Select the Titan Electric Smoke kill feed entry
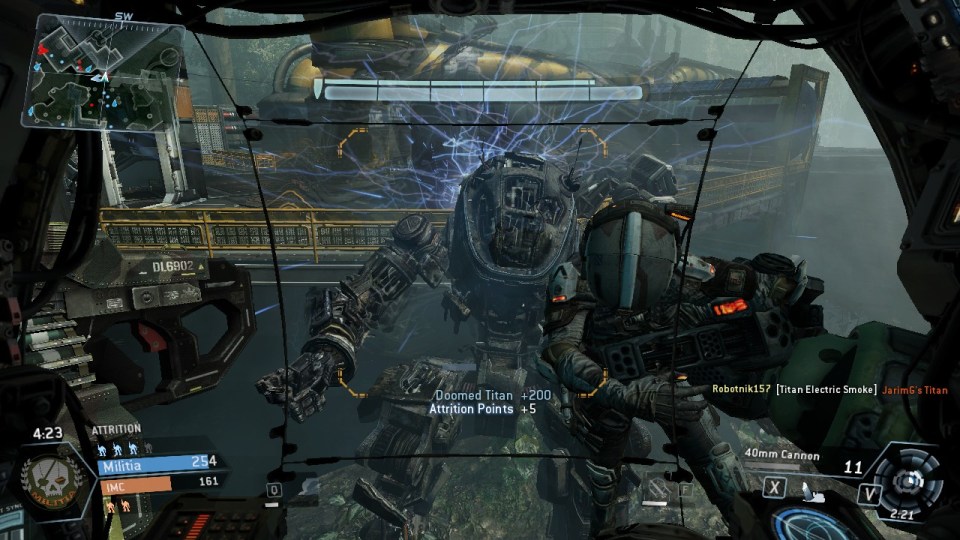This screenshot has height=540, width=960. (x=825, y=389)
